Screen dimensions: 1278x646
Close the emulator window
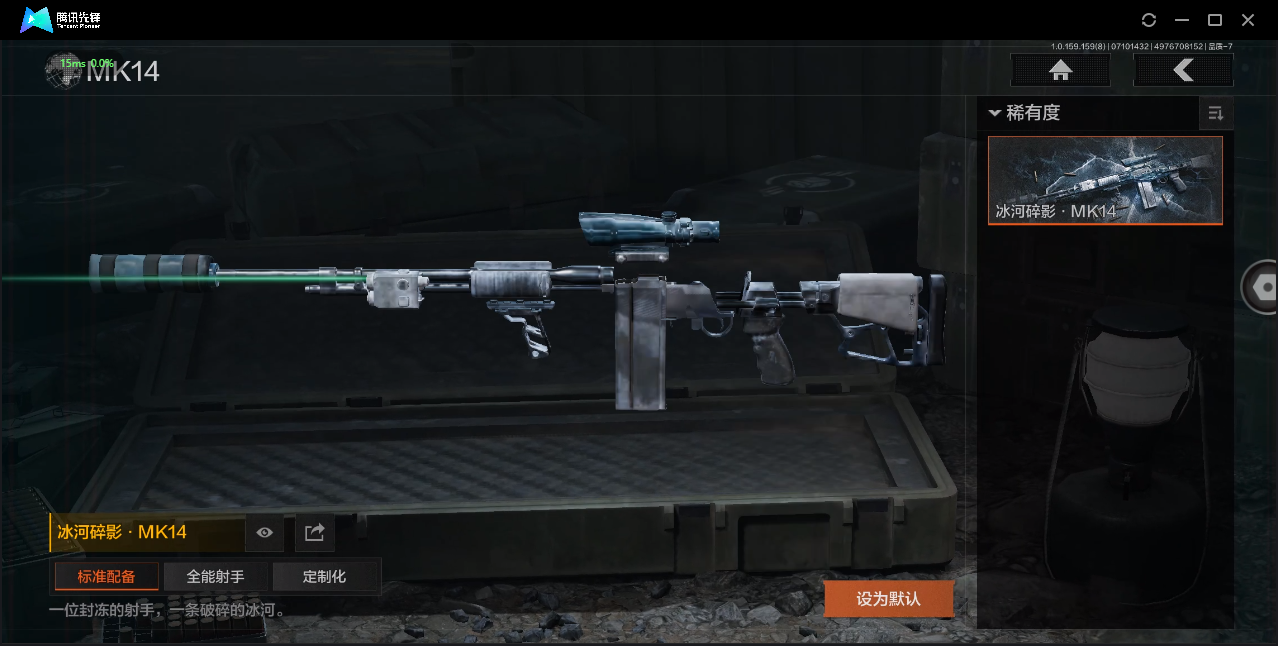point(1248,20)
